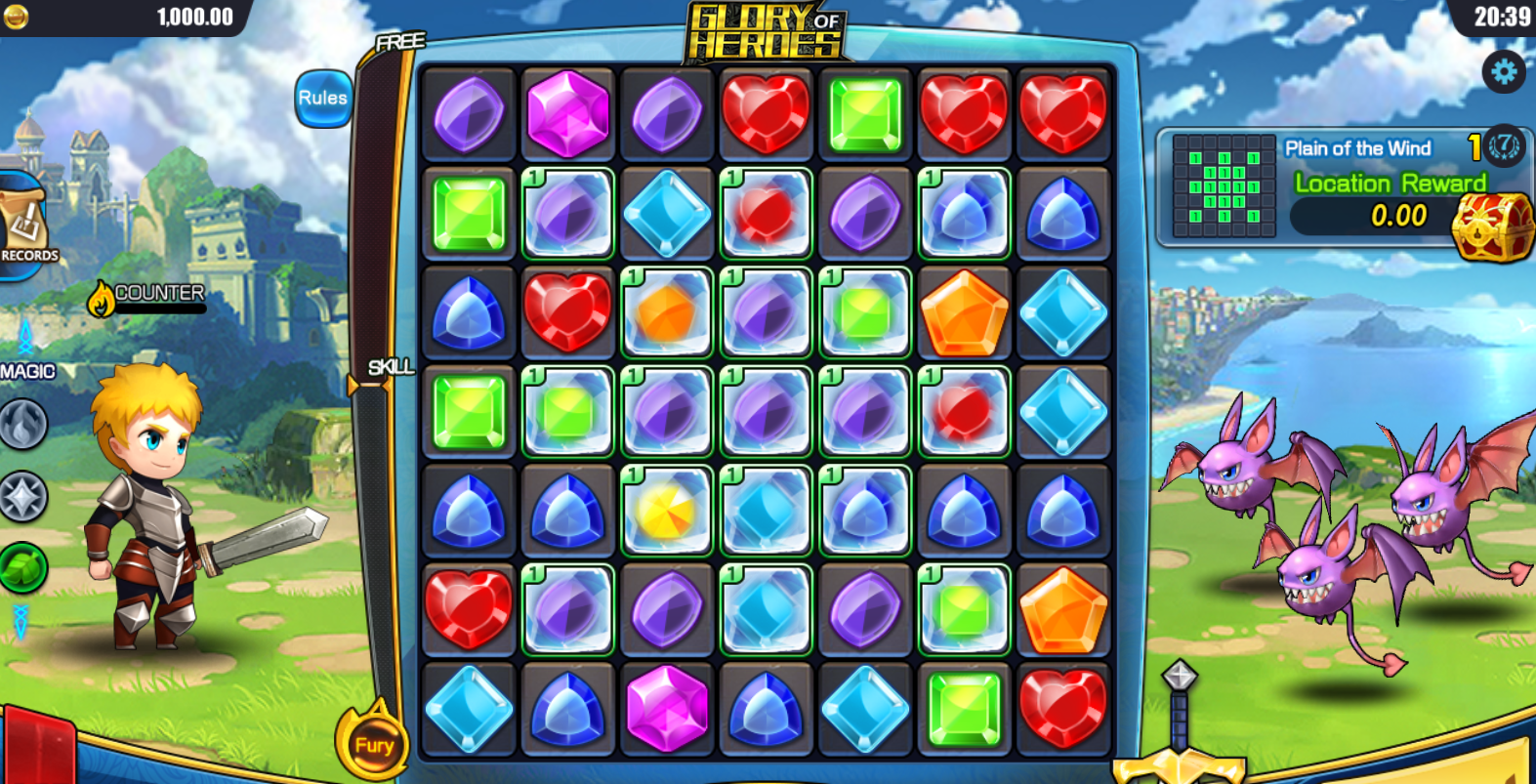Open the Location Reward treasure chest
This screenshot has width=1536, height=784.
coord(1491,226)
